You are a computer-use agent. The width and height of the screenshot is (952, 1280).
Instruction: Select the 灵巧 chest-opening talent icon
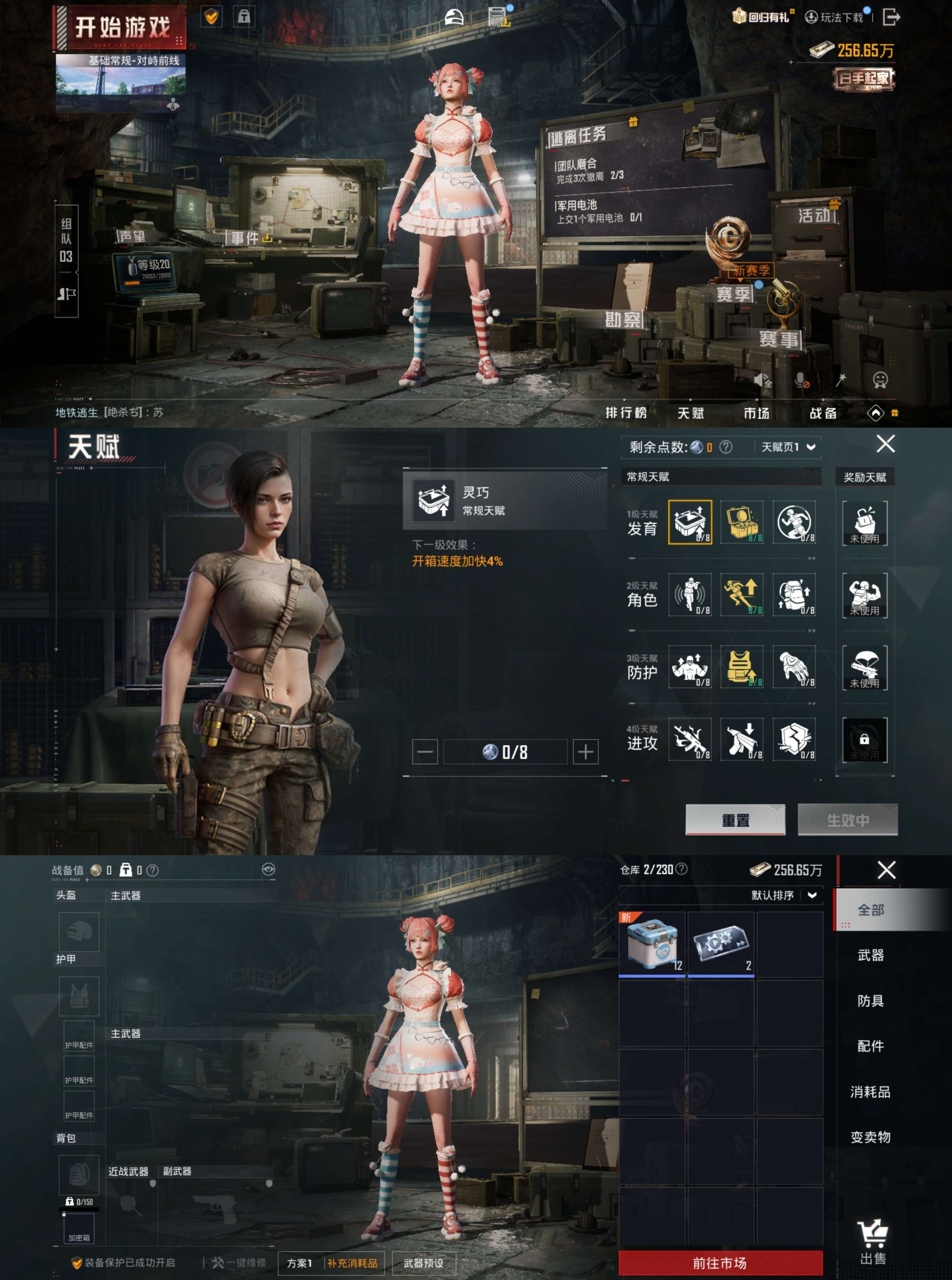point(690,522)
